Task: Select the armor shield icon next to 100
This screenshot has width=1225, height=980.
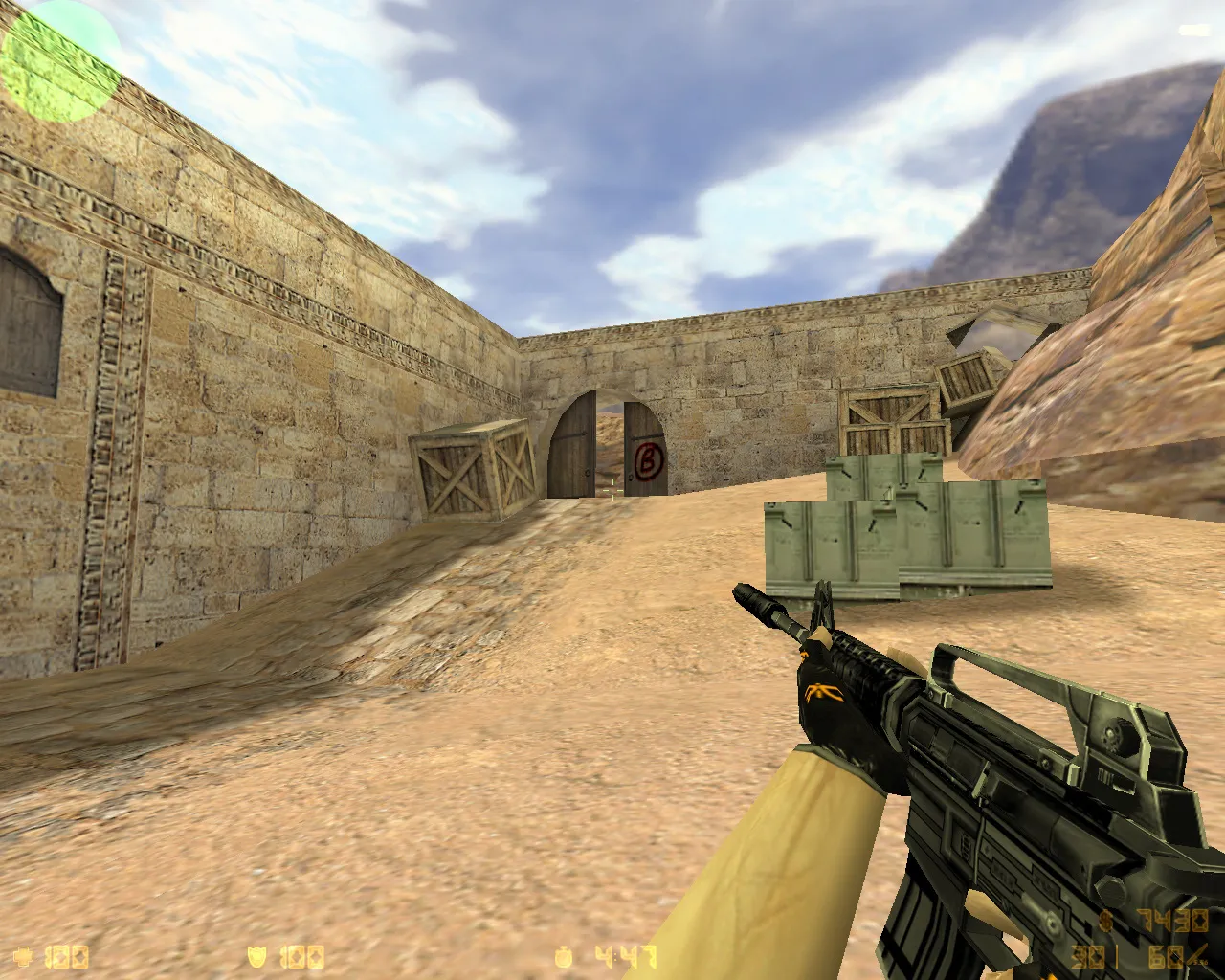Action: 257,955
